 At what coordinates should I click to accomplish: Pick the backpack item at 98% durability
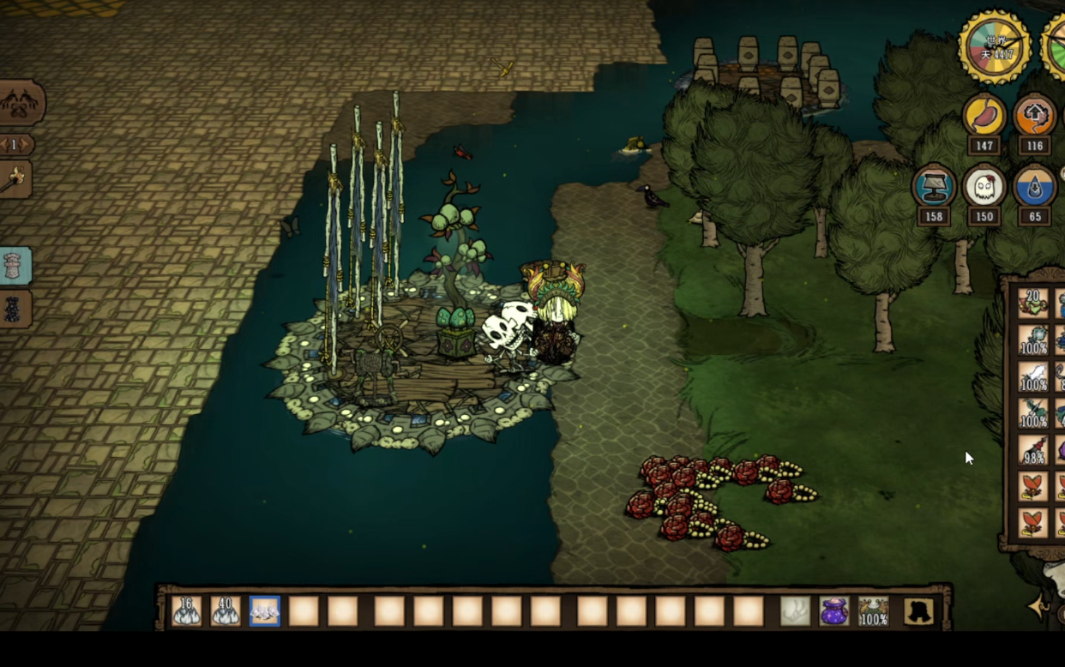[1032, 449]
